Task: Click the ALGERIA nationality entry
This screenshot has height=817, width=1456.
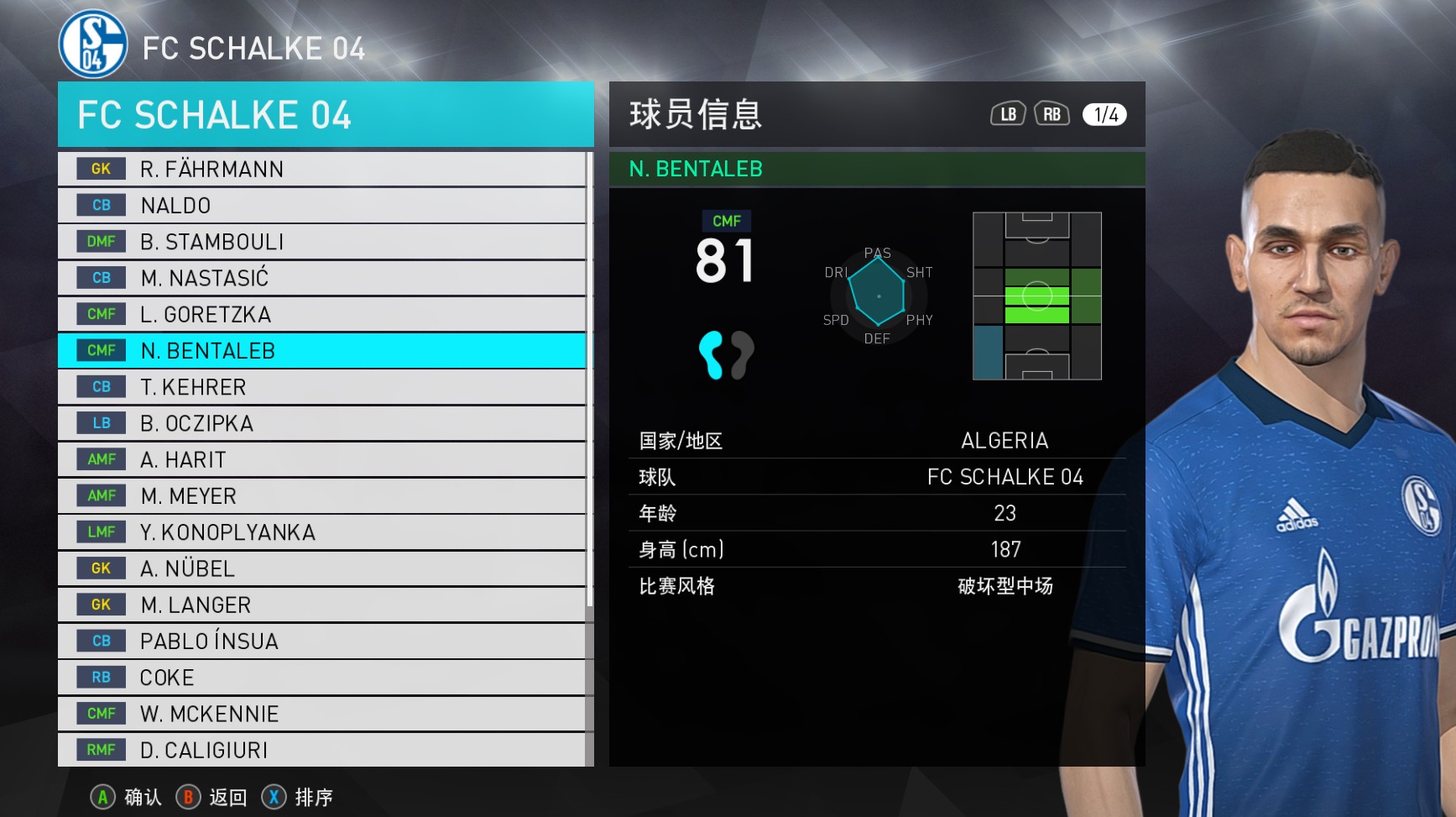Action: [1005, 440]
